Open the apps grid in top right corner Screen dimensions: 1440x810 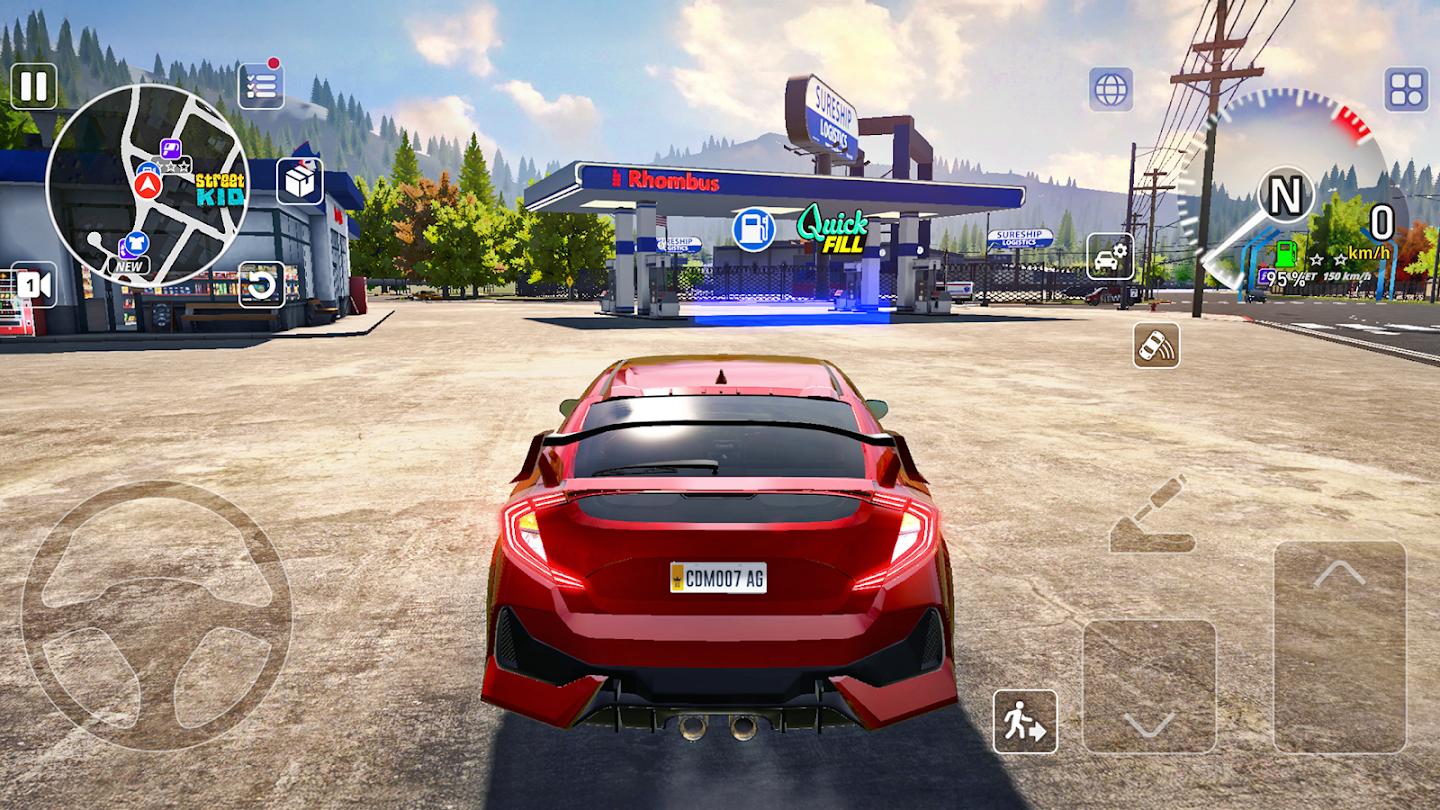pyautogui.click(x=1404, y=89)
